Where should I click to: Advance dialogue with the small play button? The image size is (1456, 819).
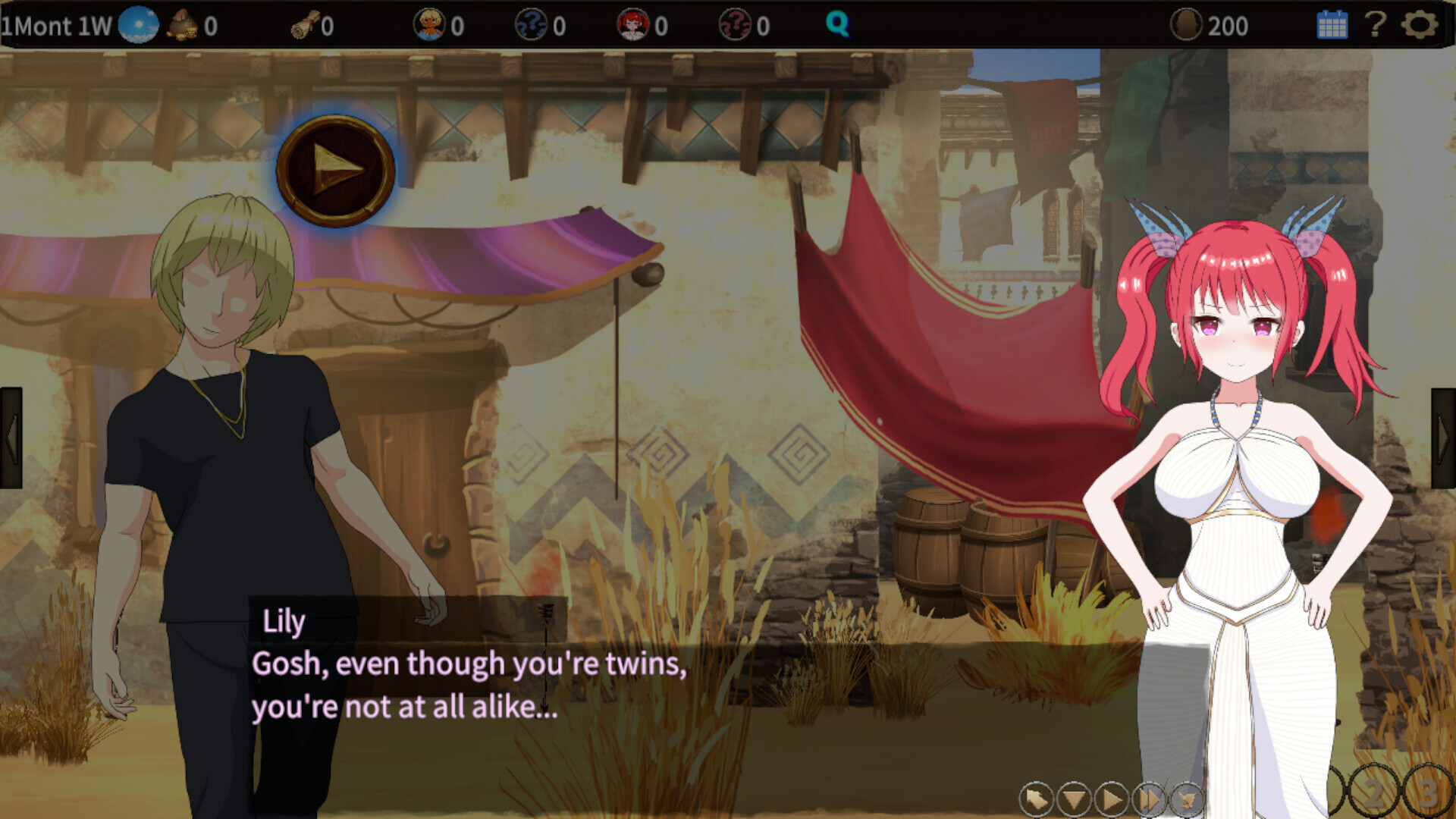tap(1112, 799)
